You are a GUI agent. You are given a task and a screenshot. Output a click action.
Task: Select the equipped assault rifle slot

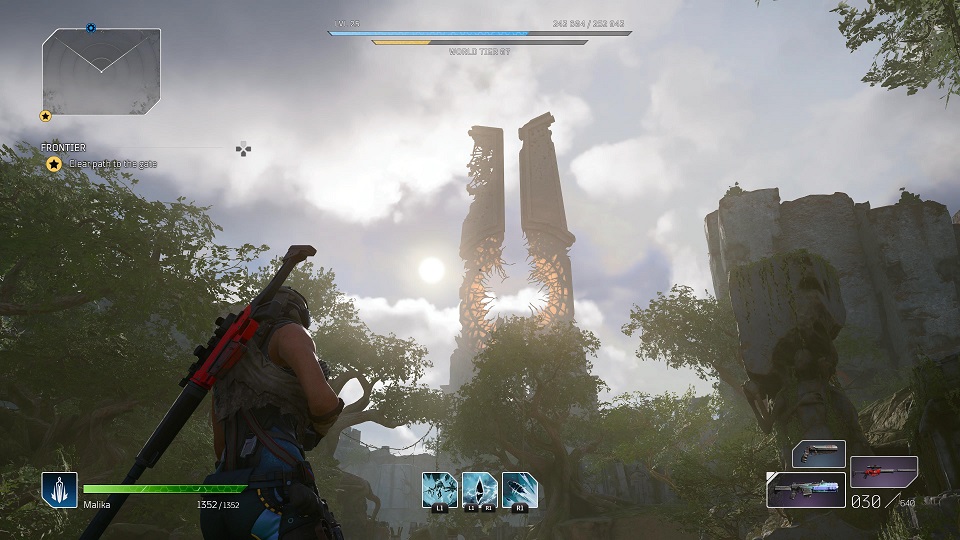point(806,490)
